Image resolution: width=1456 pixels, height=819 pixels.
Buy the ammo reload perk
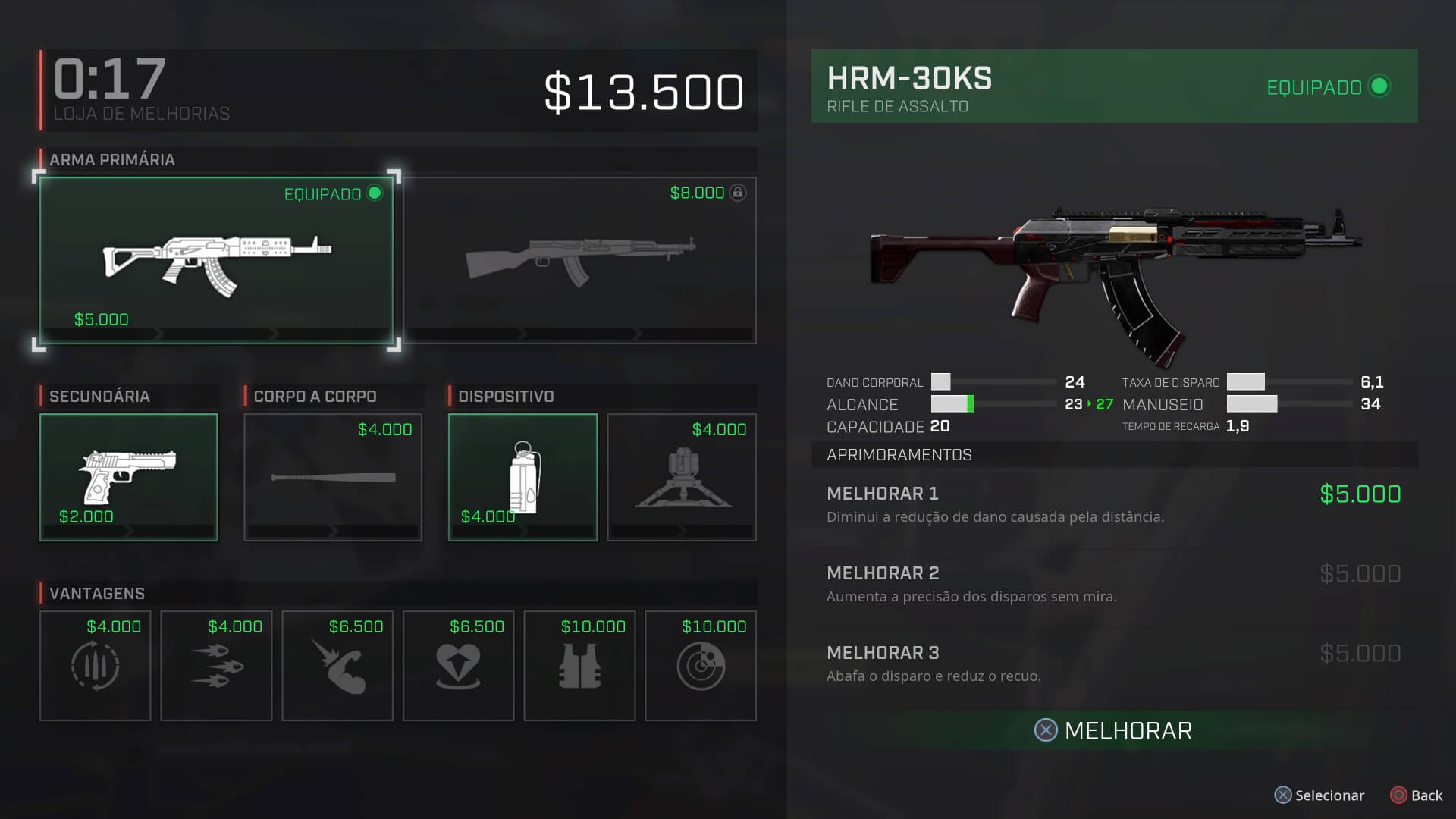tap(95, 666)
